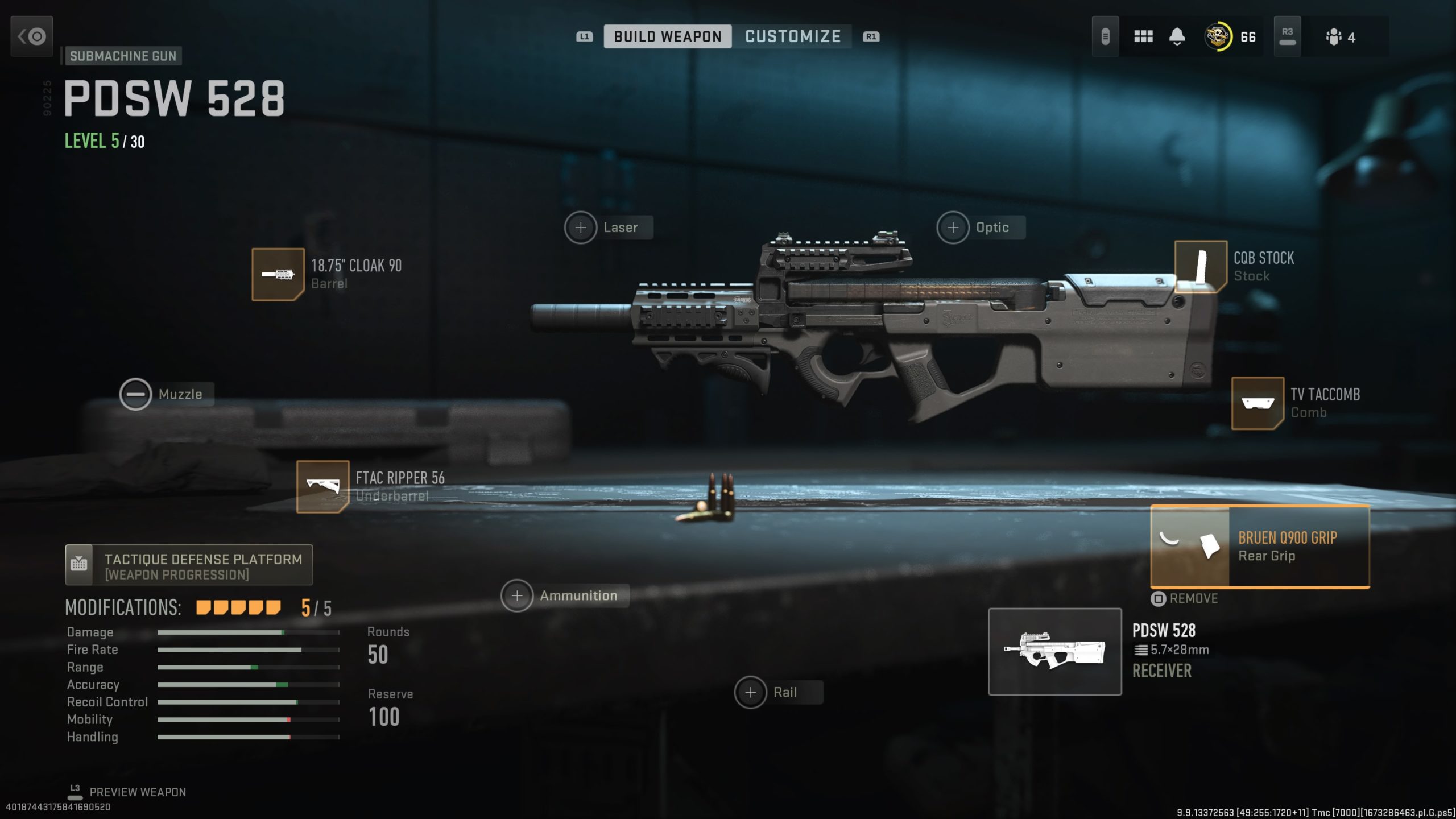The image size is (1456, 819).
Task: Open the PDSW 528 receiver thumbnail
Action: [1054, 651]
